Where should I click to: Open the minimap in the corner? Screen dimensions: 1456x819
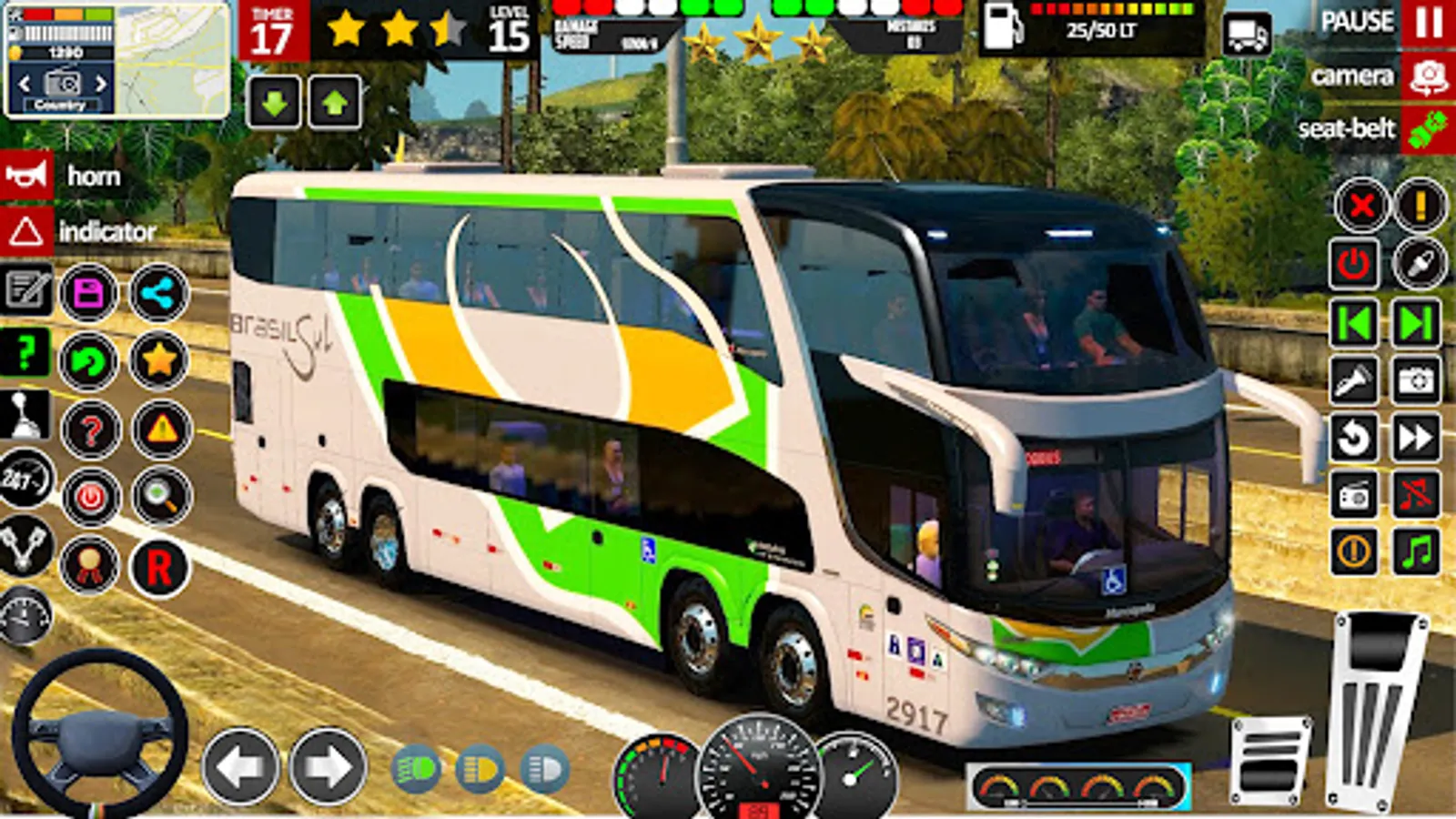pos(173,60)
